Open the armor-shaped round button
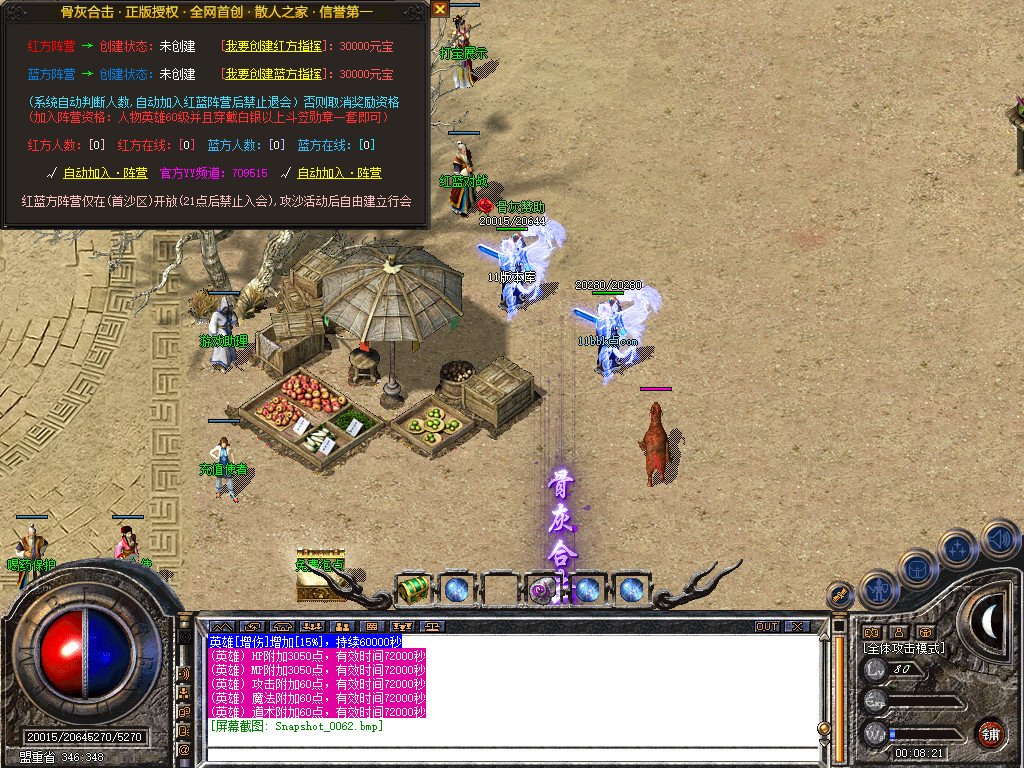Image resolution: width=1024 pixels, height=768 pixels. (917, 570)
